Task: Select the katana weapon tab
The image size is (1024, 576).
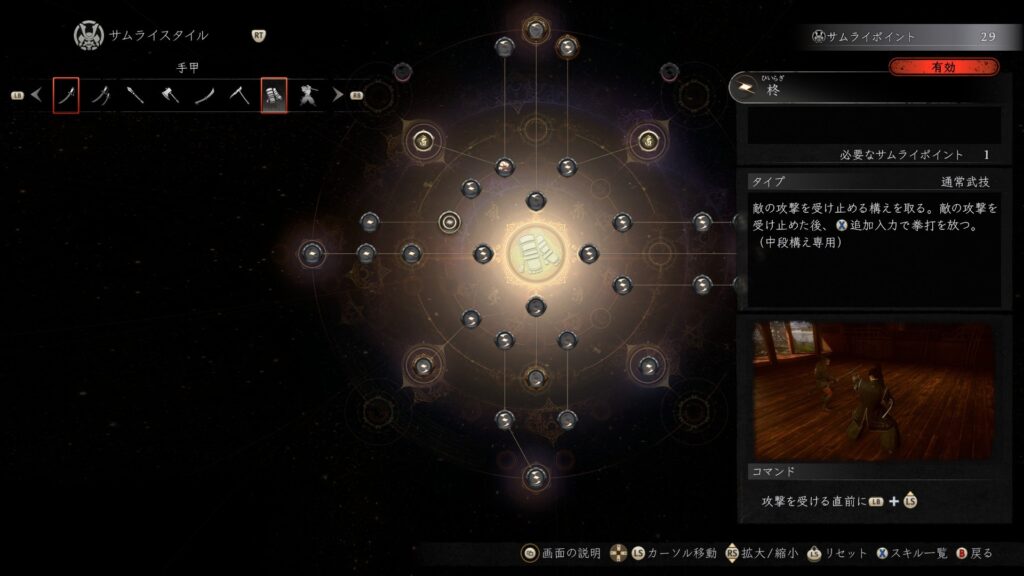Action: tap(66, 95)
